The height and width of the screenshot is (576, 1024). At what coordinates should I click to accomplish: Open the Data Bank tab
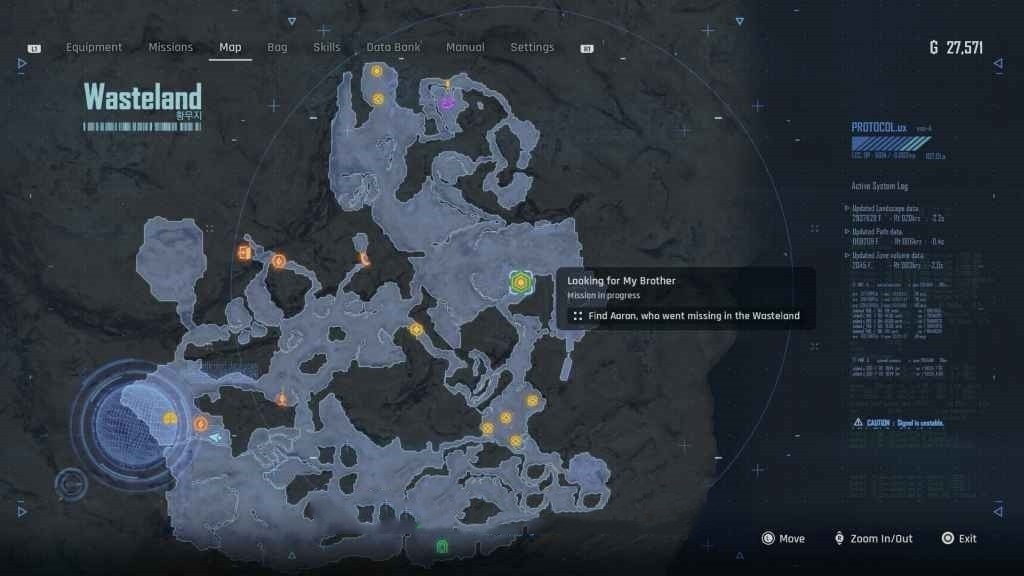(393, 47)
